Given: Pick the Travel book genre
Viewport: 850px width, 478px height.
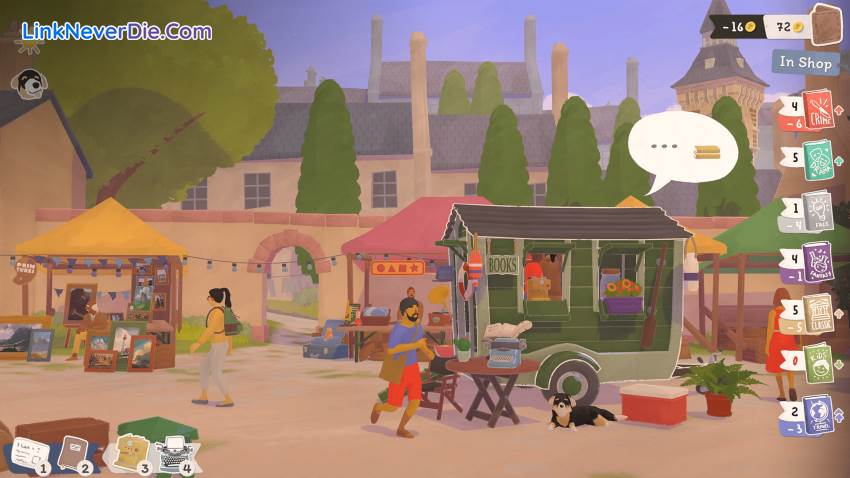Looking at the screenshot, I should (817, 414).
